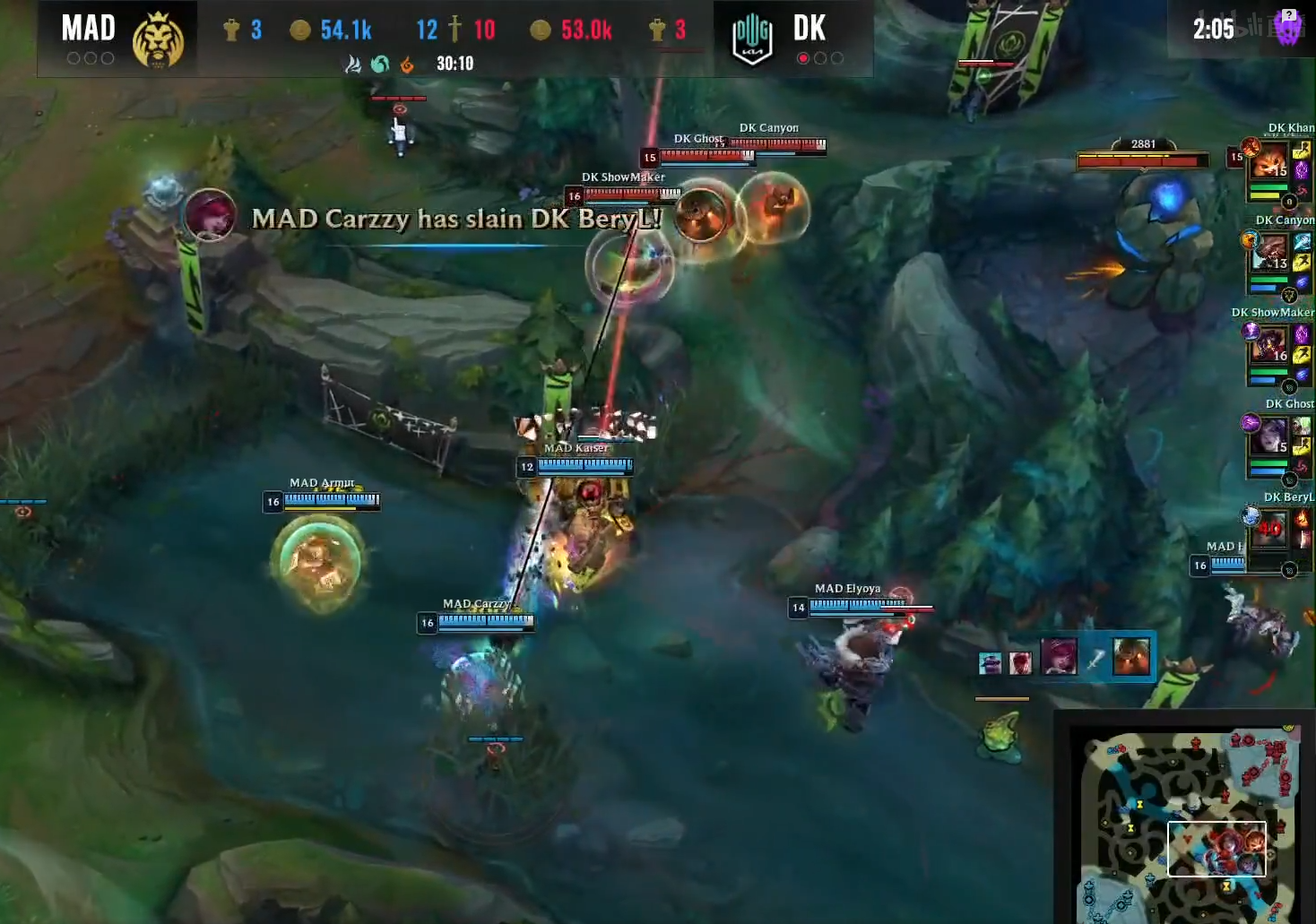Click the red-haired killer portrait in kill feed
Viewport: 1316px width, 924px height.
1058,657
